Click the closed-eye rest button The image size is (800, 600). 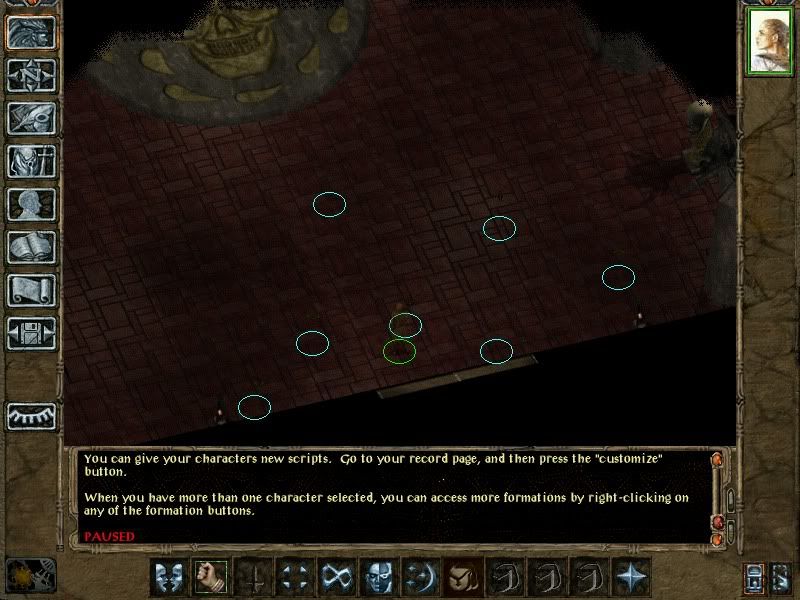31,415
